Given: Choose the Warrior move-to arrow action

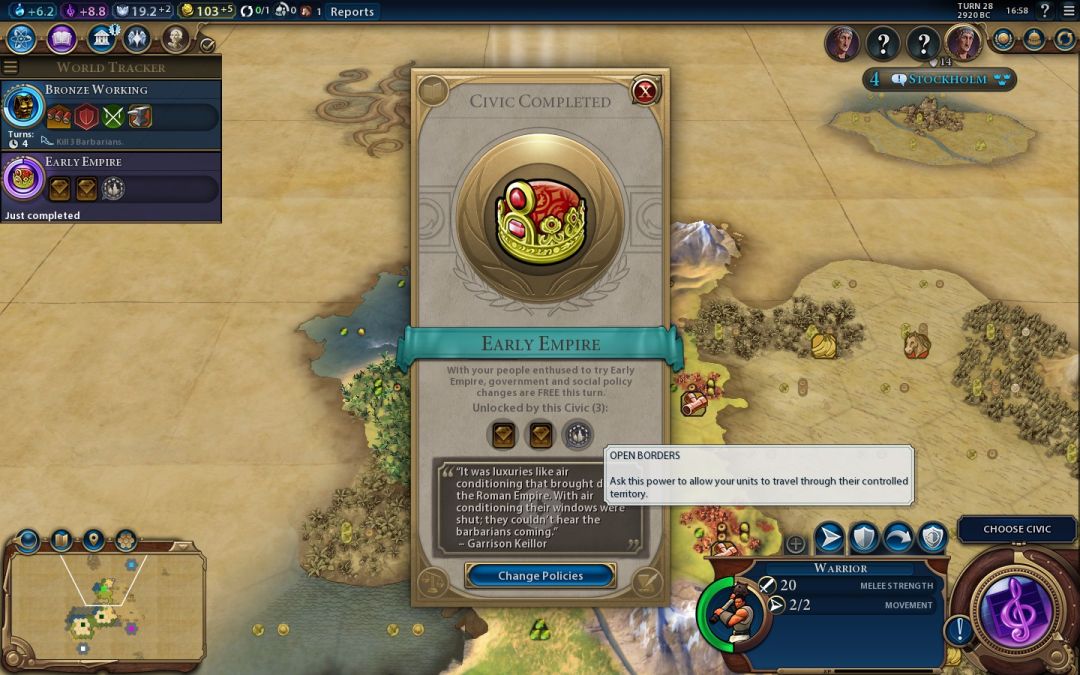Looking at the screenshot, I should pos(829,538).
